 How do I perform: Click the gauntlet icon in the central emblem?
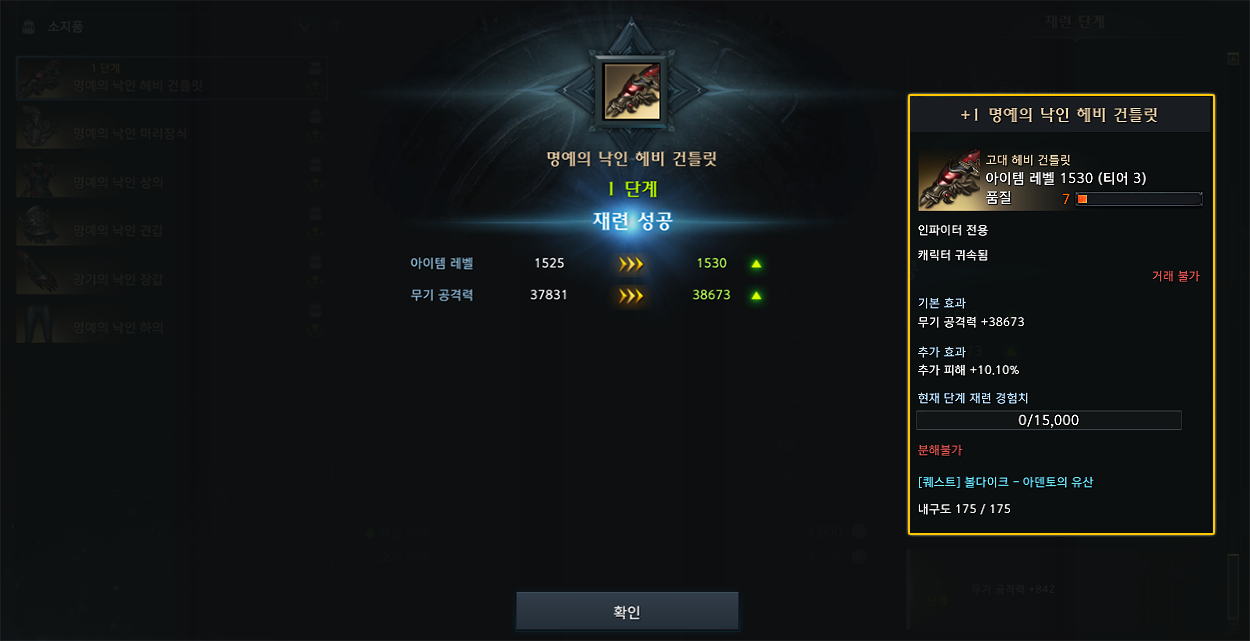pyautogui.click(x=631, y=91)
